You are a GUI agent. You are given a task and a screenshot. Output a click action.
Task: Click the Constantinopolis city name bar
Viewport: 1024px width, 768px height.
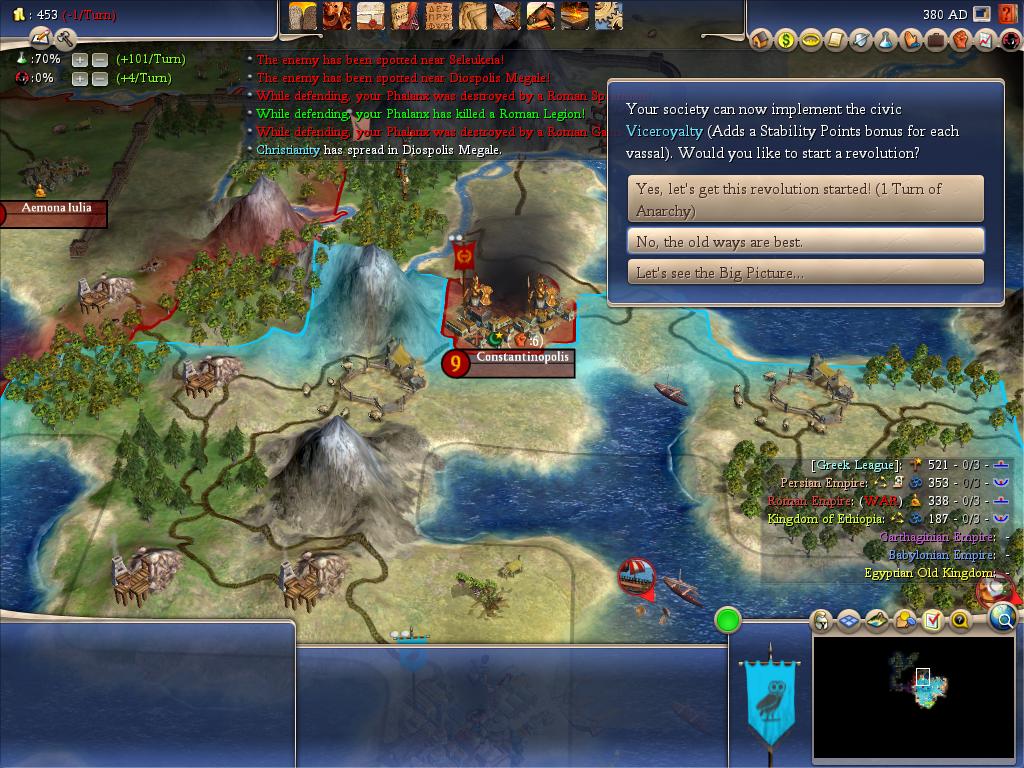[x=522, y=357]
